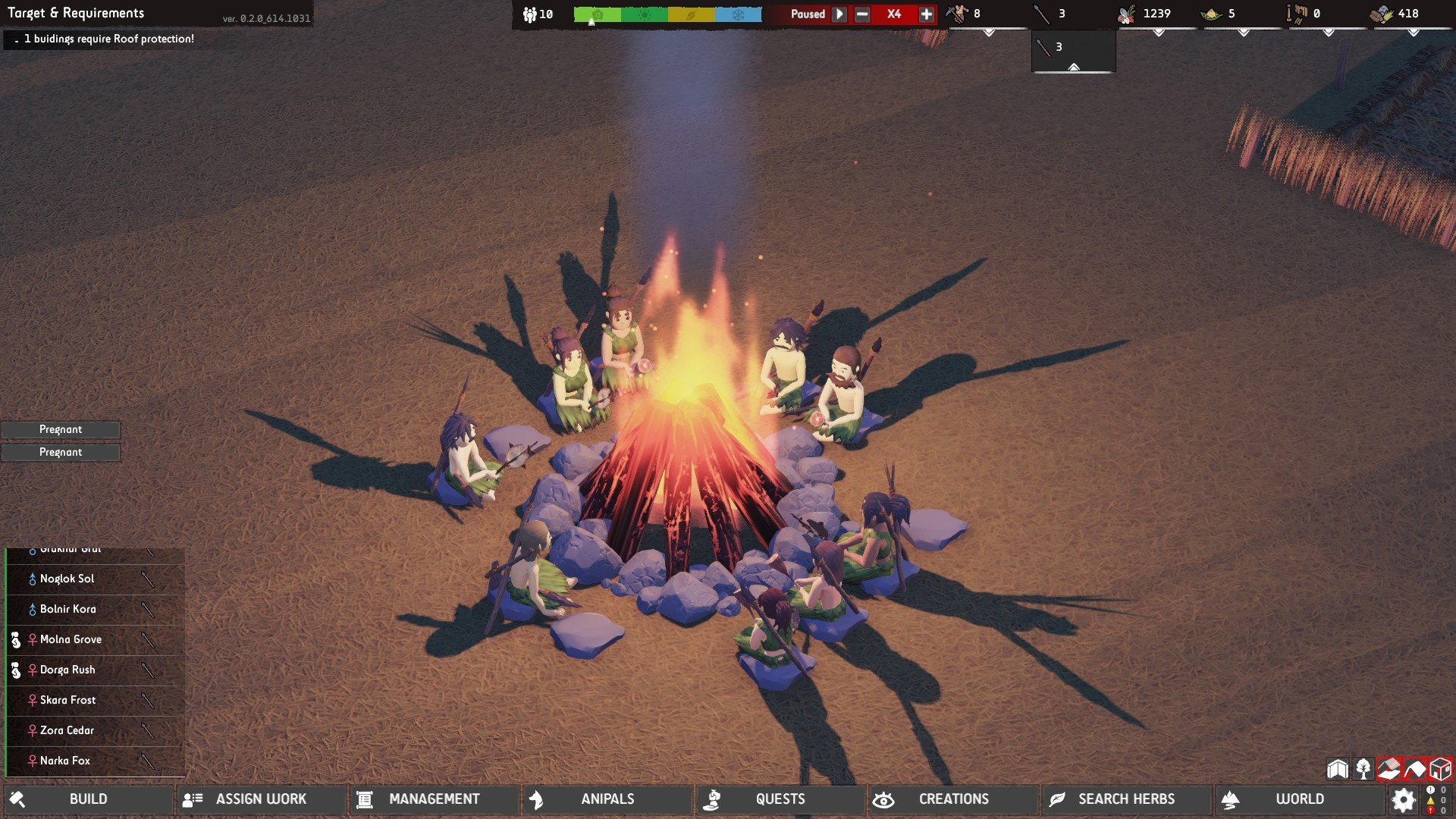Select villager Noglok Sol from the list
The image size is (1456, 819).
[x=67, y=579]
